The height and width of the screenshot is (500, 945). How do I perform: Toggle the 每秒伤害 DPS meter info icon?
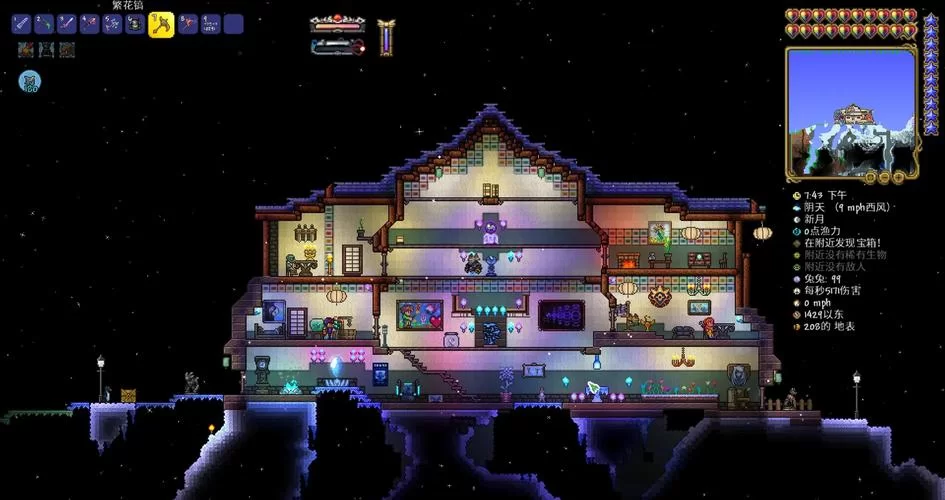[x=797, y=291]
